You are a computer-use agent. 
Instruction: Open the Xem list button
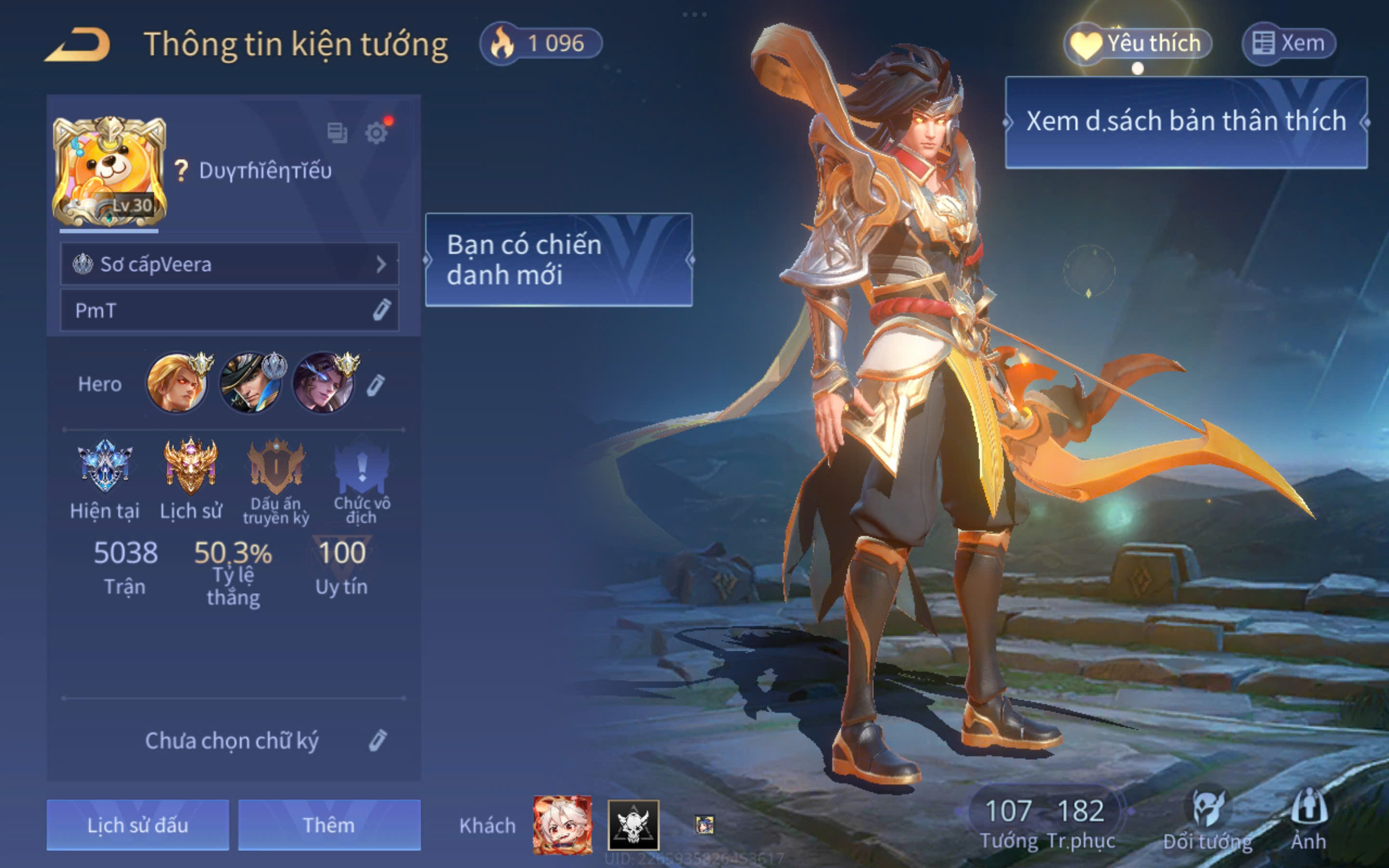coord(1289,43)
